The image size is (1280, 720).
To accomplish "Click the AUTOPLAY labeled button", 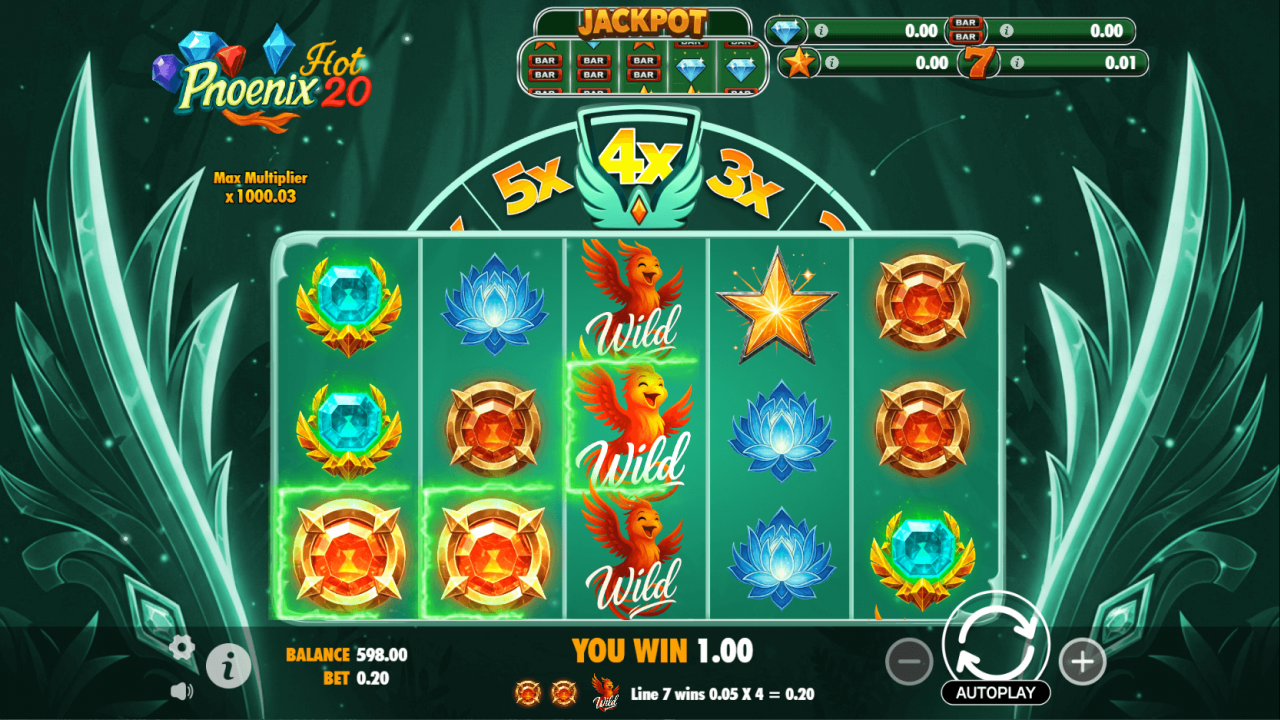I will pos(996,691).
